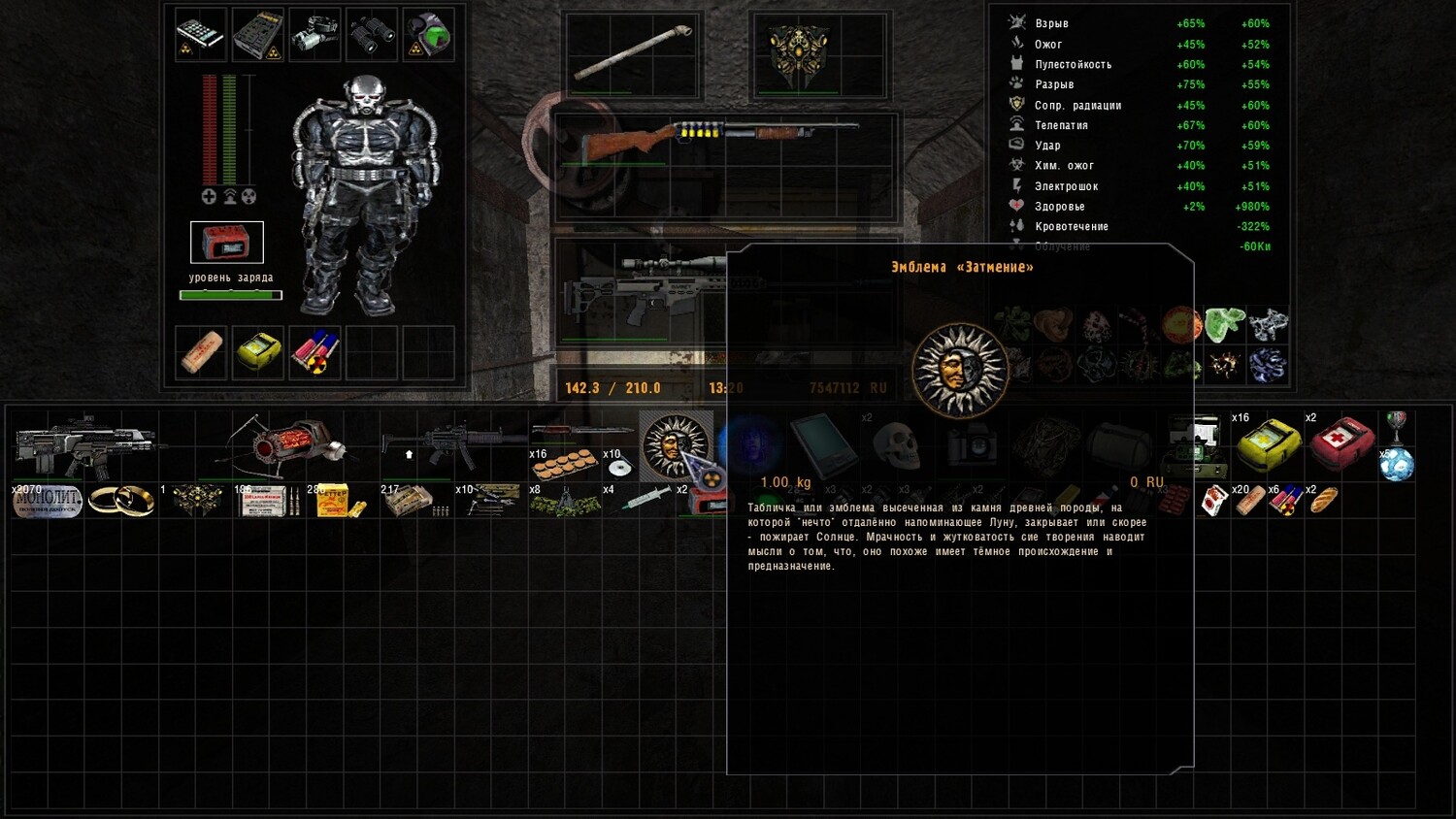1456x819 pixels.
Task: Select the syringe stack in inventory
Action: pyautogui.click(x=641, y=501)
